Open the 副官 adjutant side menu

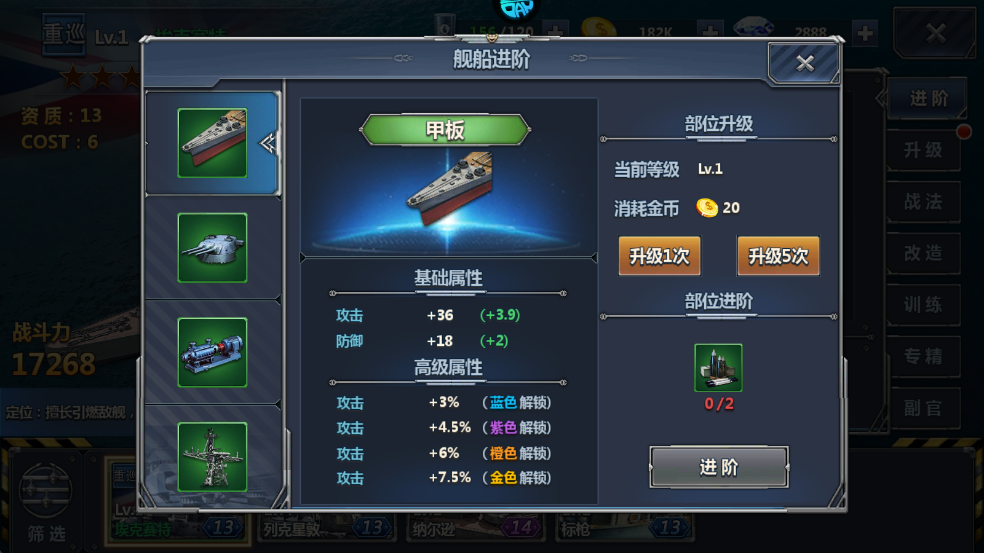[923, 408]
